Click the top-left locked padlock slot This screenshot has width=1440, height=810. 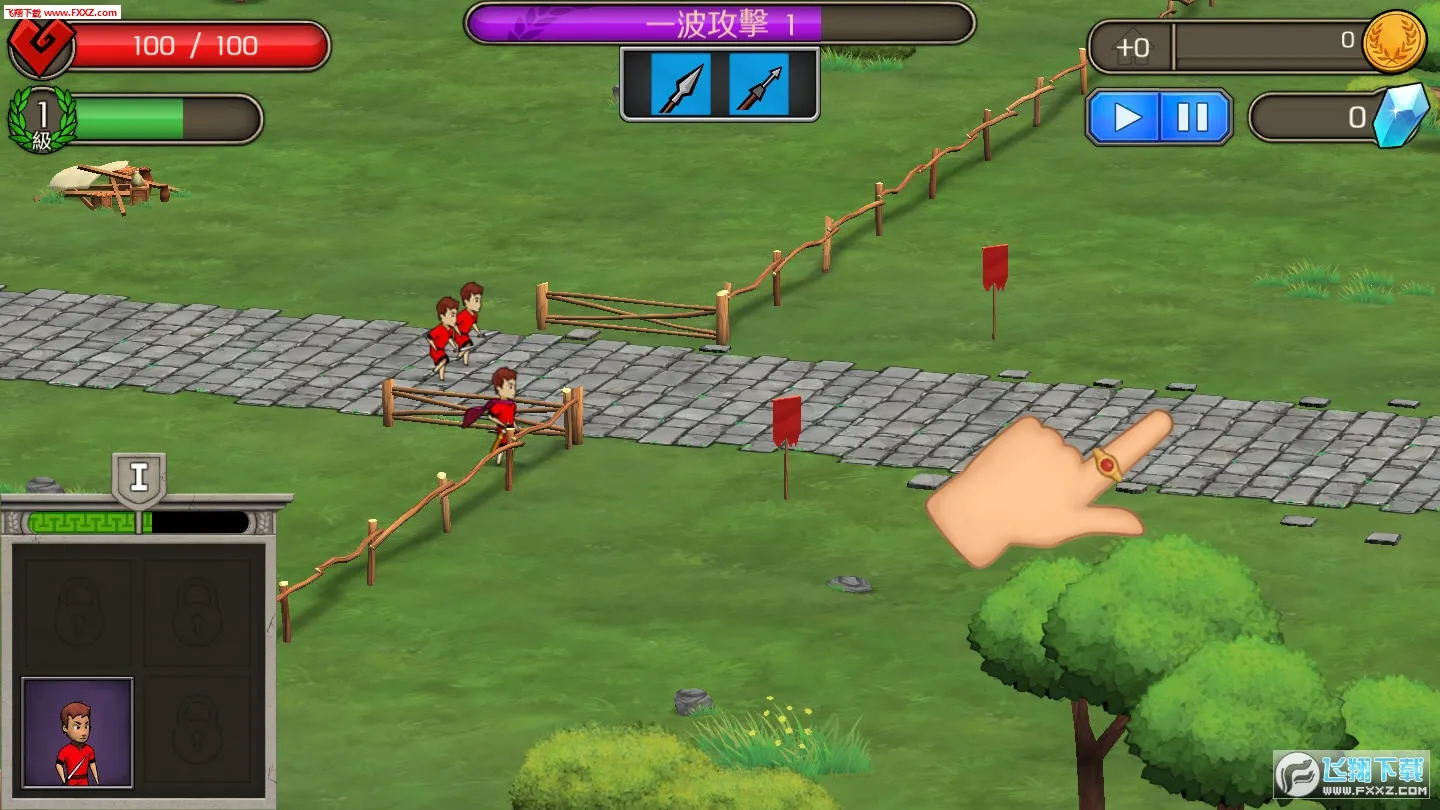[77, 612]
